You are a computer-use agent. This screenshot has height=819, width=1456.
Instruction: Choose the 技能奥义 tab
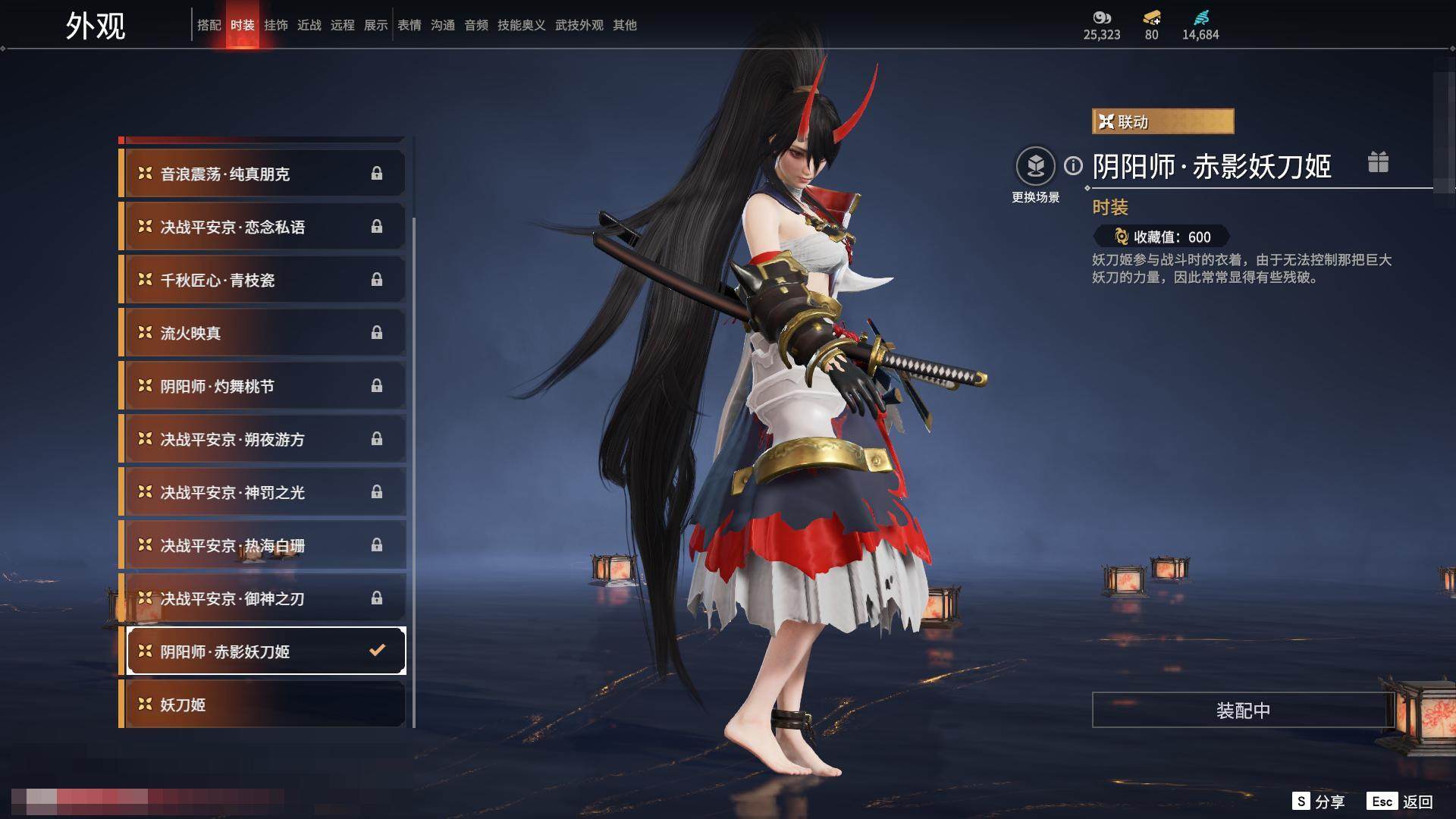tap(521, 25)
